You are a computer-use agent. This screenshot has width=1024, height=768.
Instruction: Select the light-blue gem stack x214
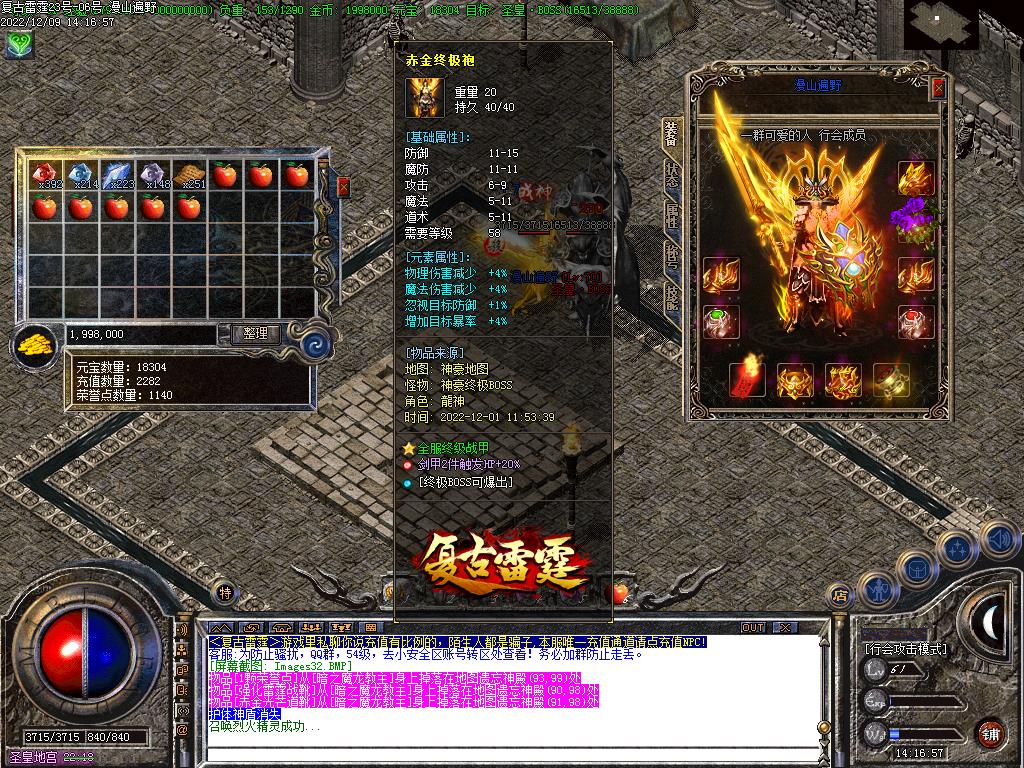(80, 175)
